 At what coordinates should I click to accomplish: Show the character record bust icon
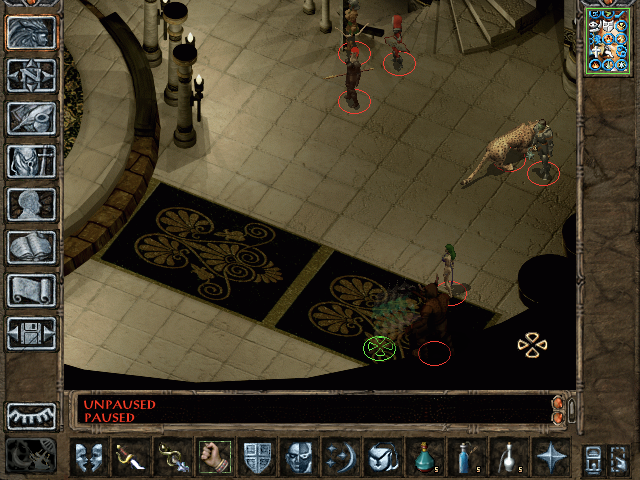tap(32, 203)
